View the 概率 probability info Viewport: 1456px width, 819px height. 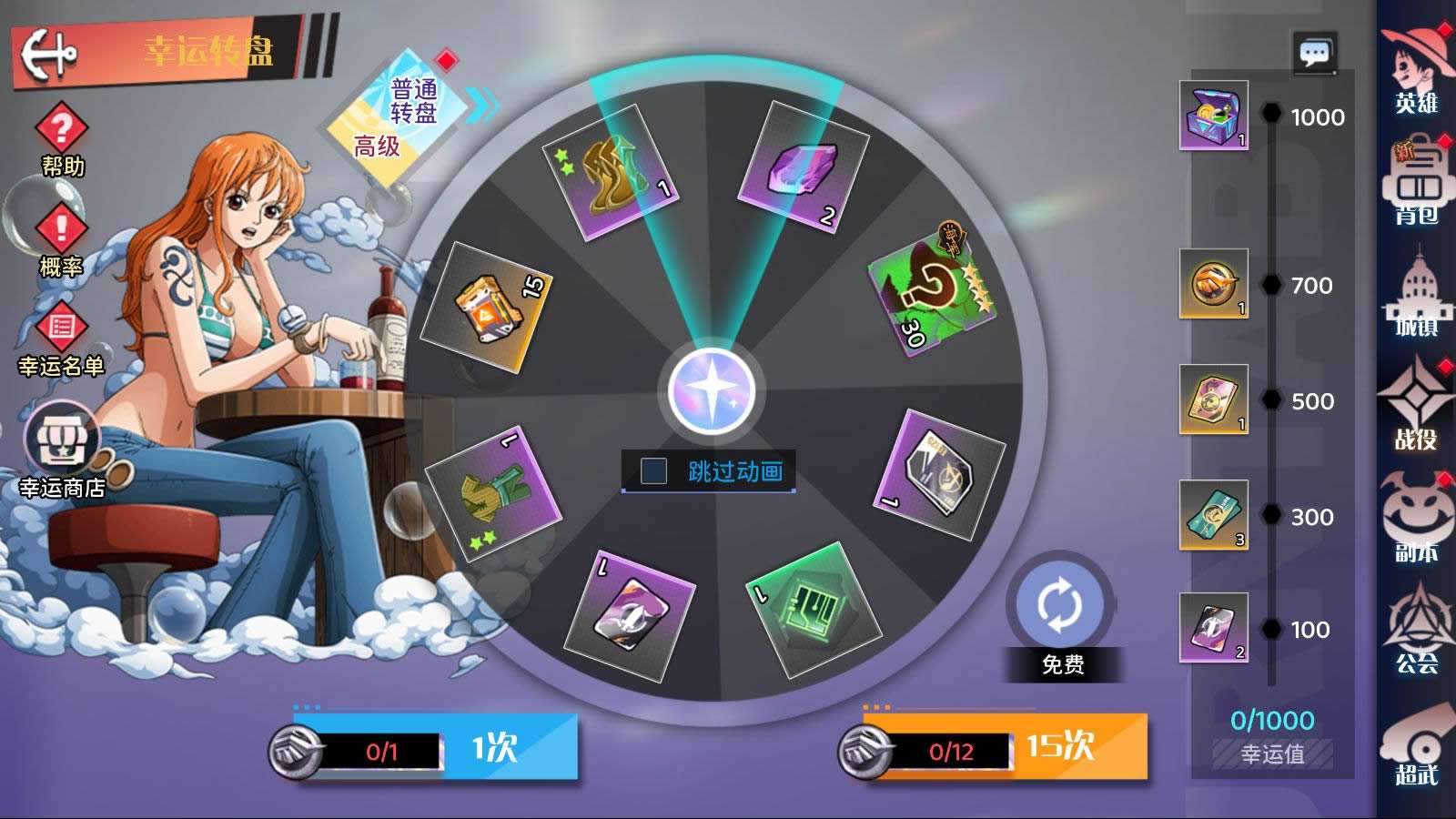[61, 238]
